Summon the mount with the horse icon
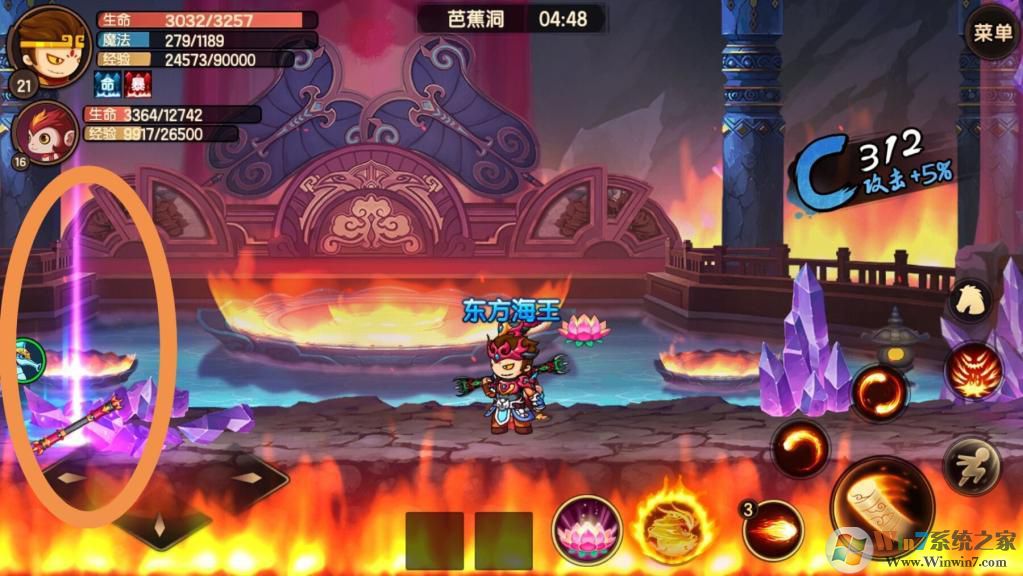This screenshot has height=576, width=1023. pos(970,297)
